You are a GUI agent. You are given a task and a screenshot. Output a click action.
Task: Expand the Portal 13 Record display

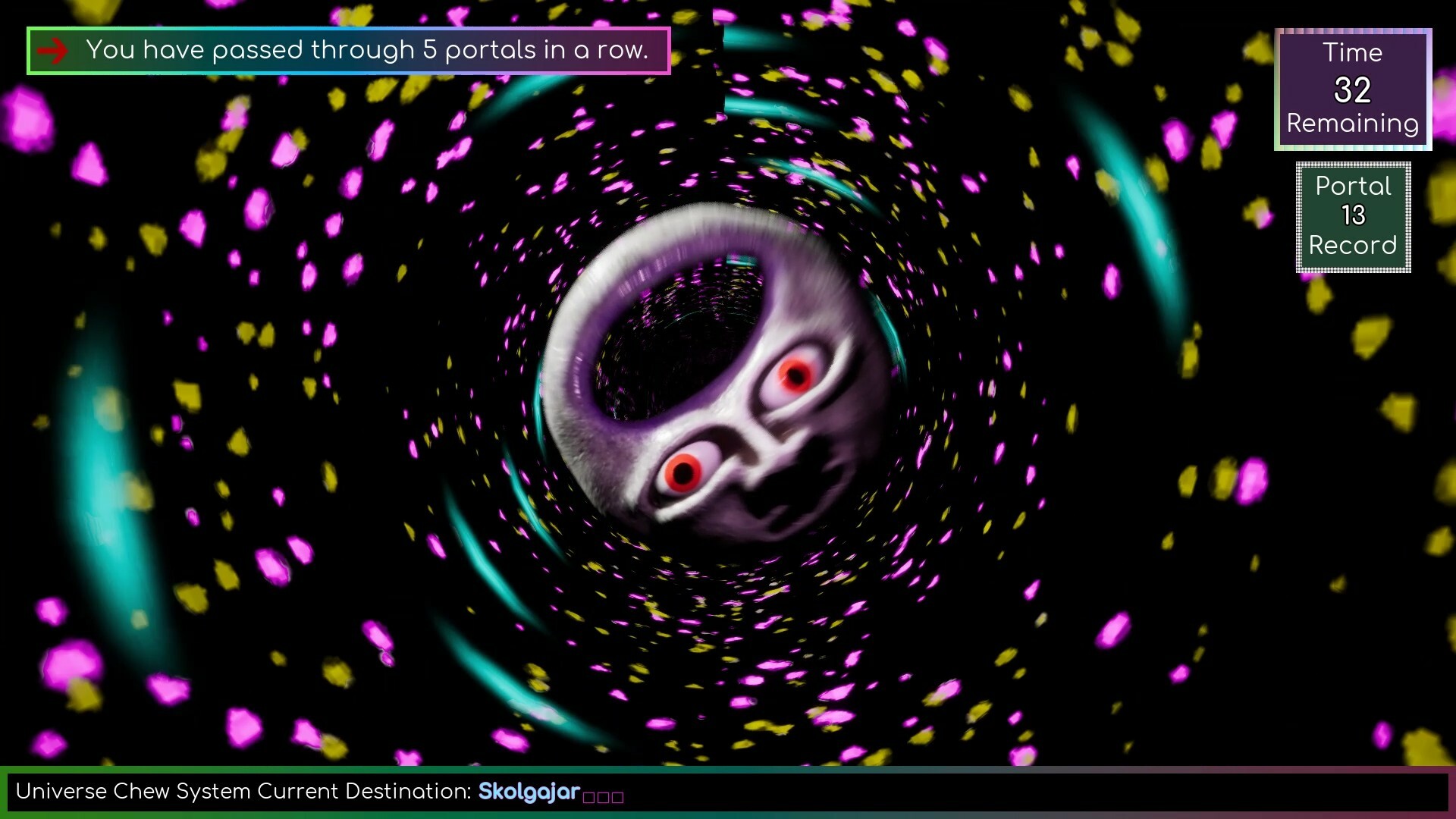(1353, 217)
